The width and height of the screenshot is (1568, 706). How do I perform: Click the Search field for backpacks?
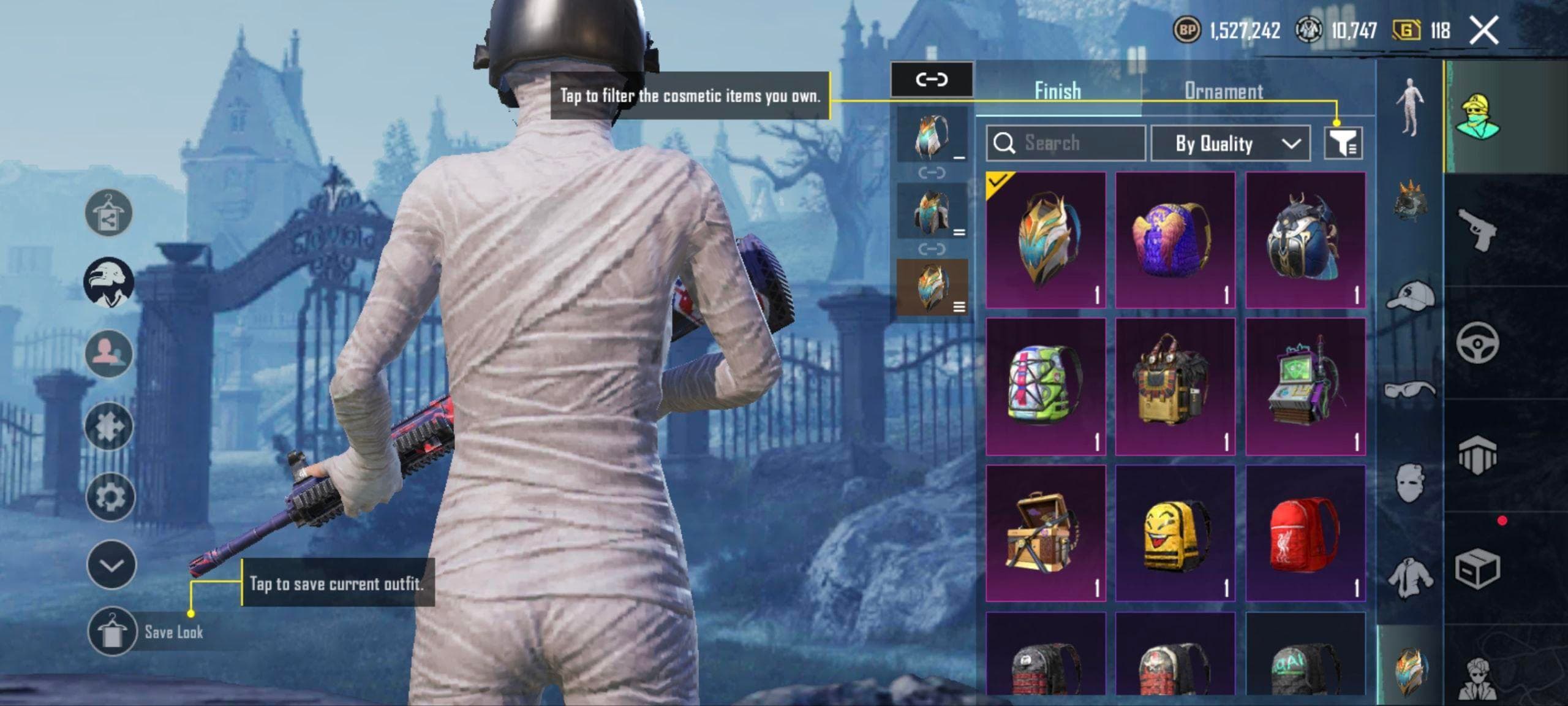click(x=1066, y=143)
